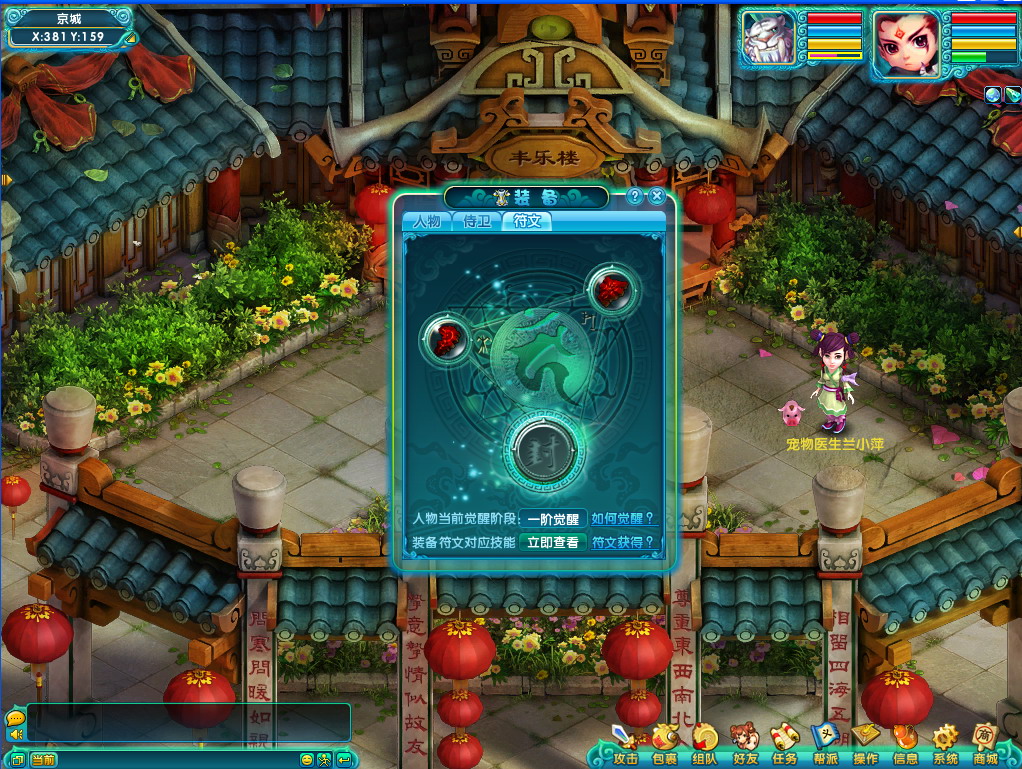This screenshot has width=1022, height=769.
Task: Open the help question-mark button
Action: pos(635,197)
